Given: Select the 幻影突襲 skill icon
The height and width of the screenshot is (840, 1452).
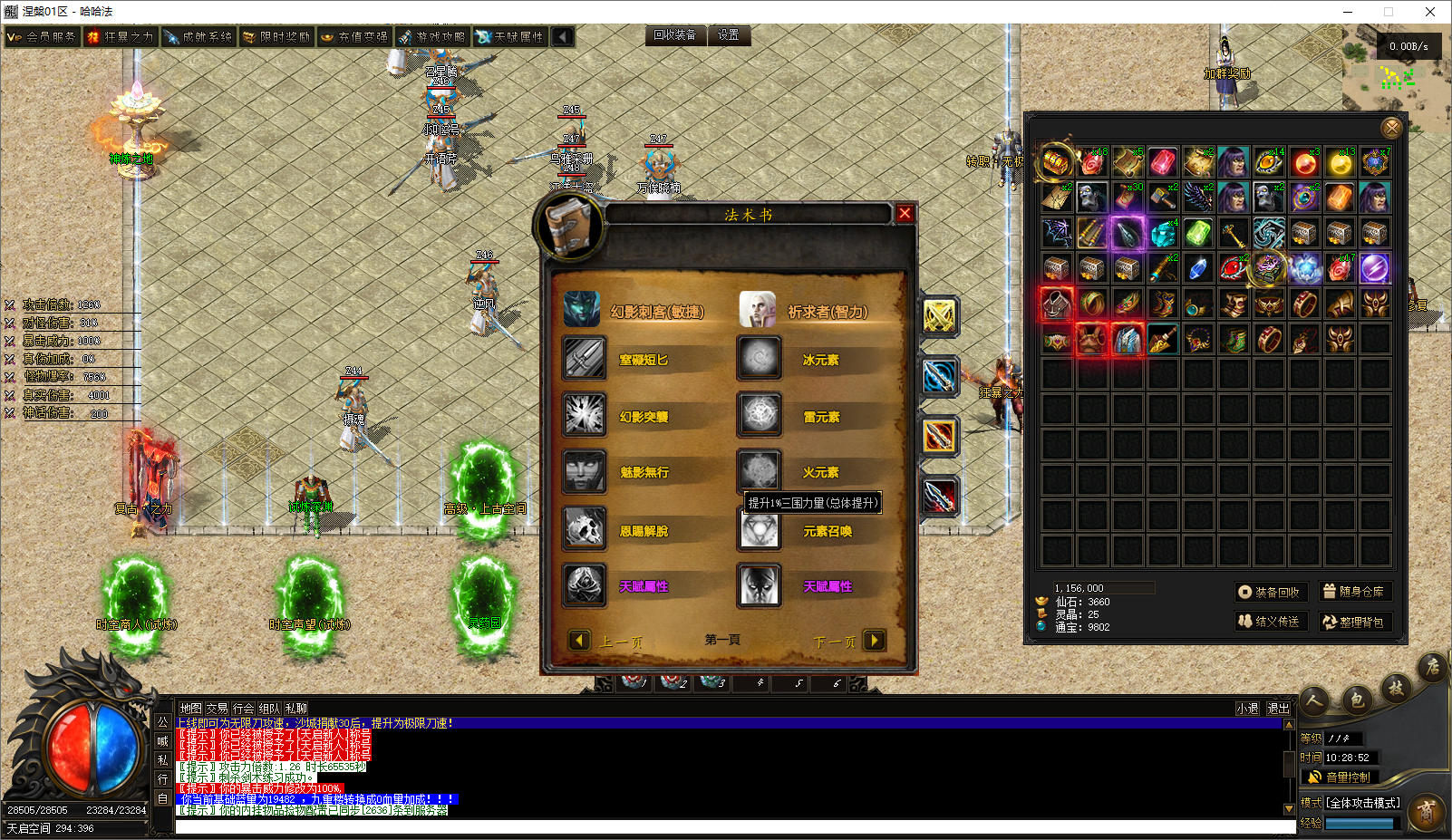Looking at the screenshot, I should coord(585,415).
